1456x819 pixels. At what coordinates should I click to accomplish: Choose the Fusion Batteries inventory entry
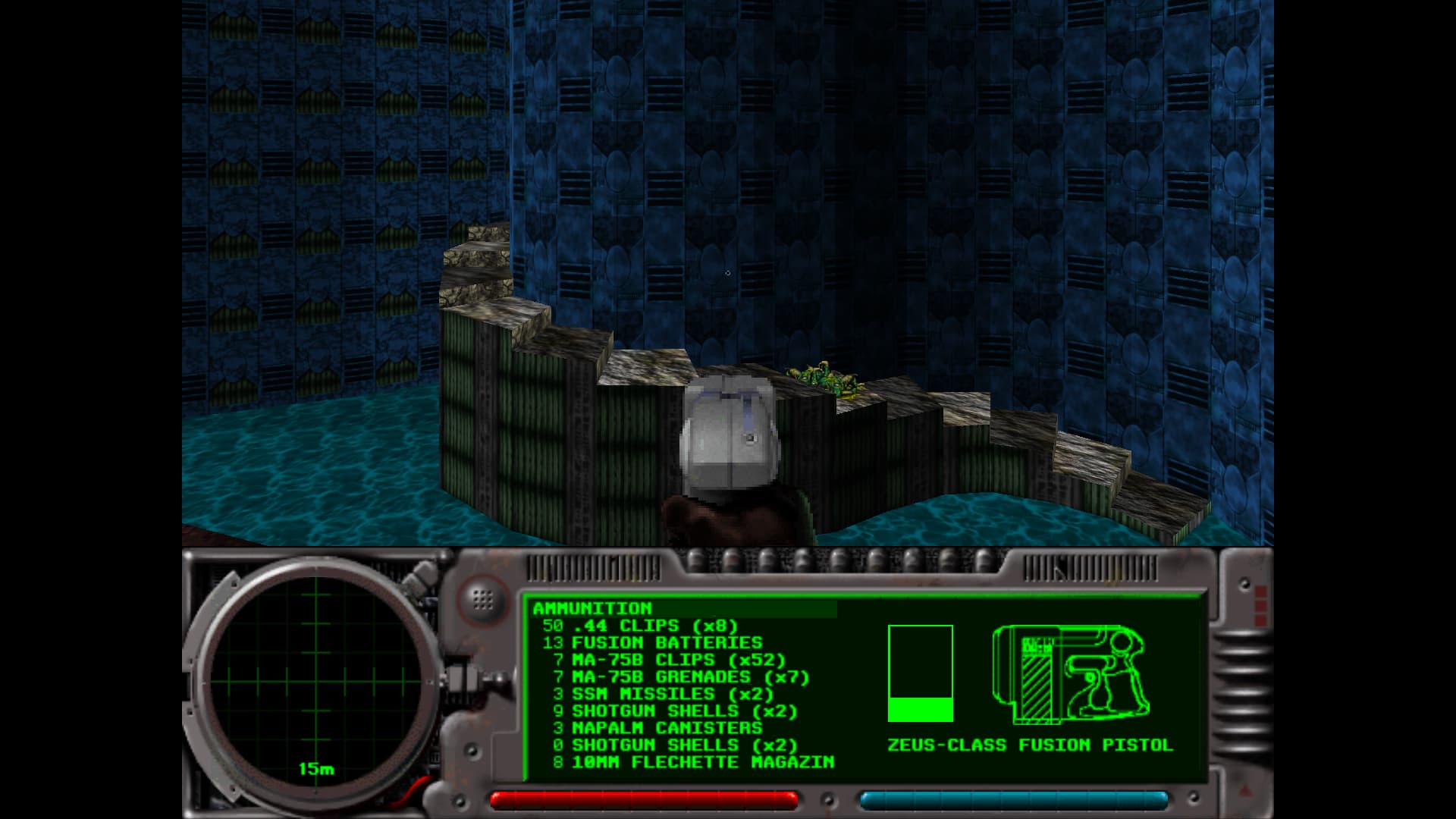(652, 643)
